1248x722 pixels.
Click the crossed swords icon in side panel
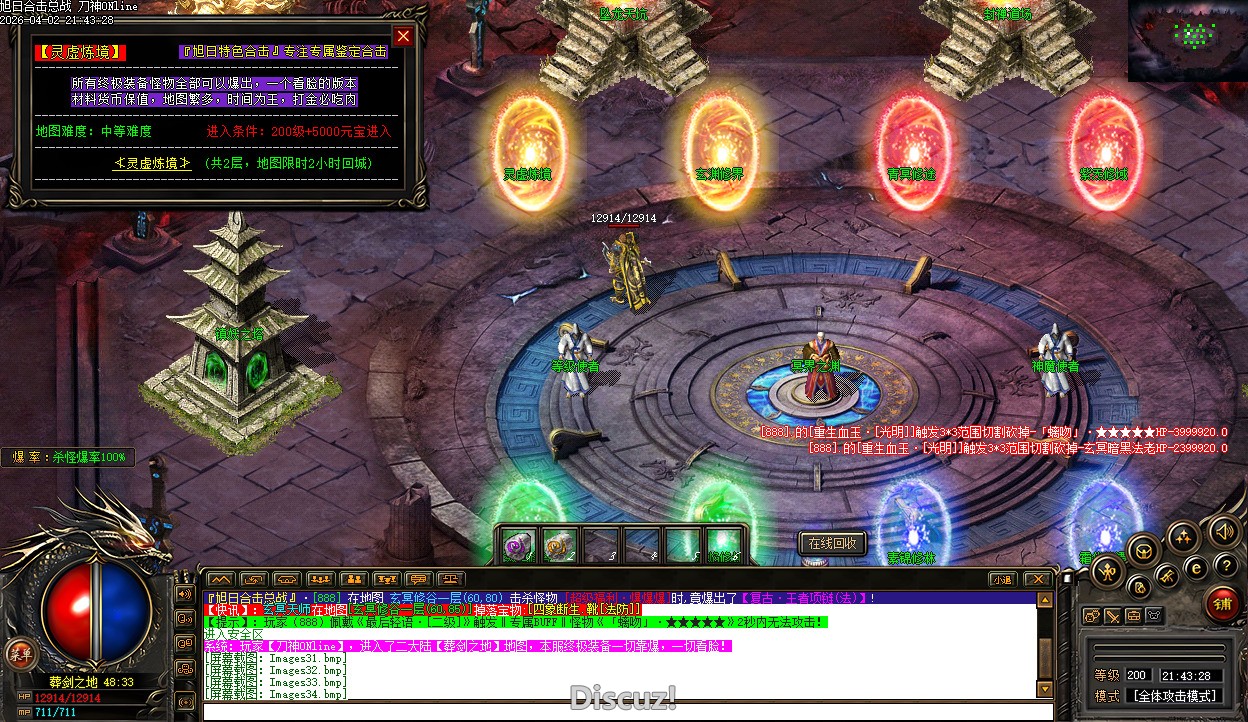click(1113, 616)
